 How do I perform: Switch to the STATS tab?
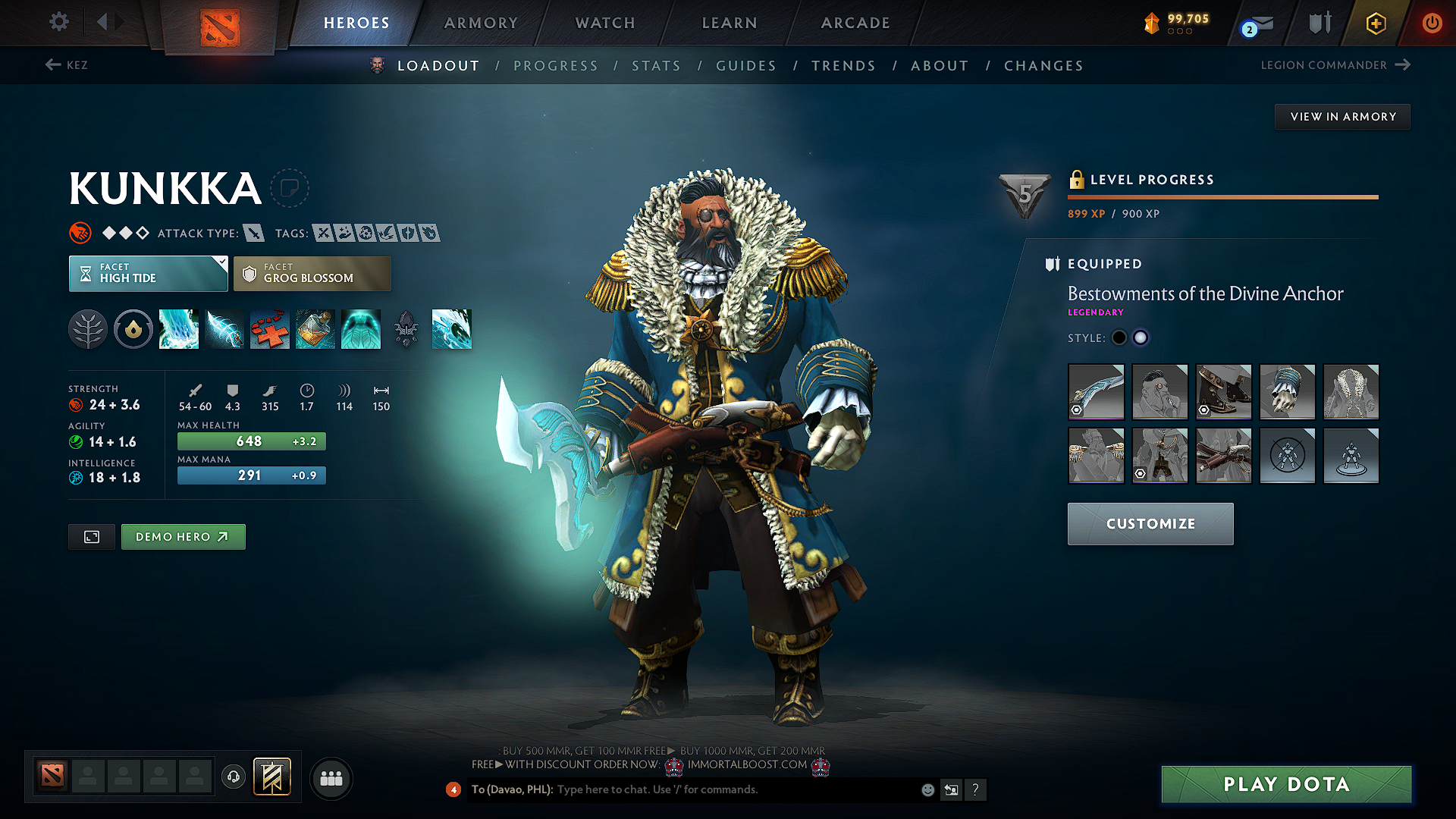coord(656,65)
